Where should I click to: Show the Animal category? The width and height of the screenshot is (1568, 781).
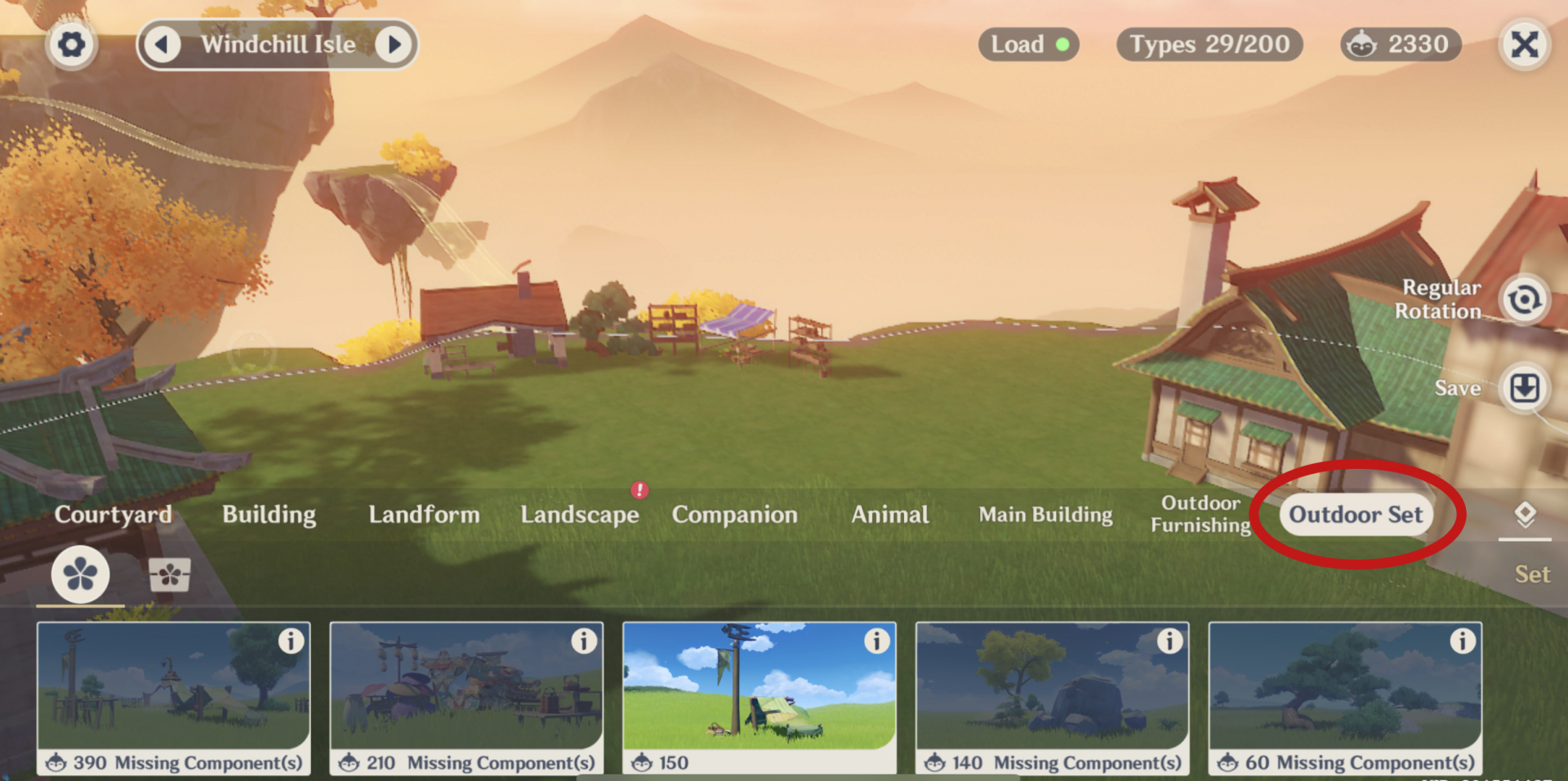(x=890, y=515)
